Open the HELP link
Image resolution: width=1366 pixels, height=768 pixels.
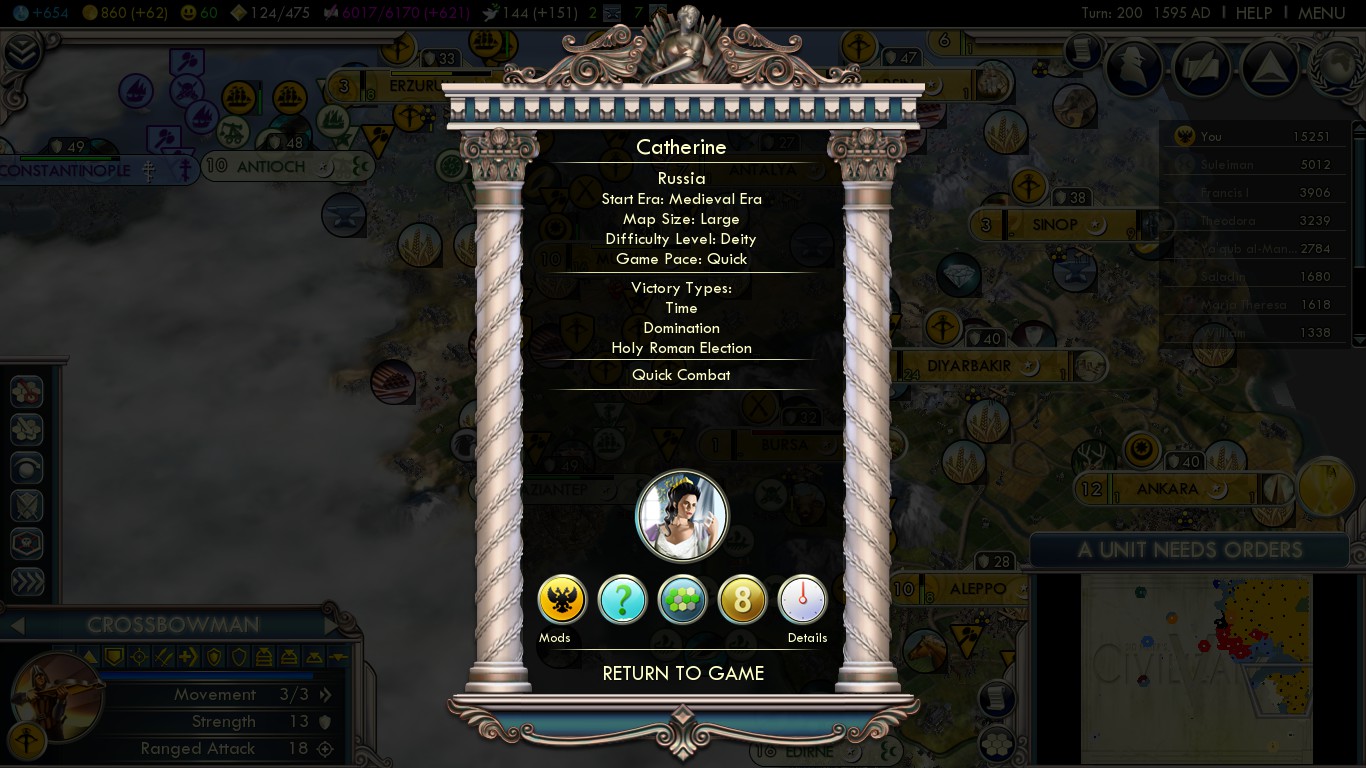[1253, 13]
